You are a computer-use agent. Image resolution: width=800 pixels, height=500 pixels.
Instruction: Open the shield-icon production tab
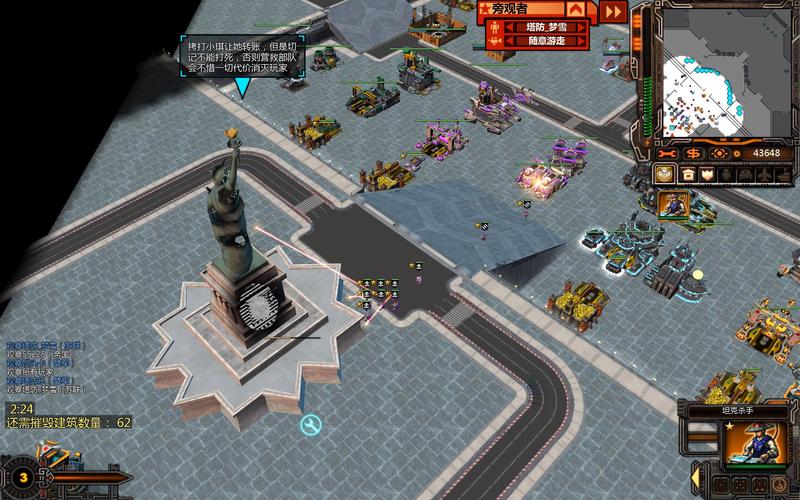point(708,174)
